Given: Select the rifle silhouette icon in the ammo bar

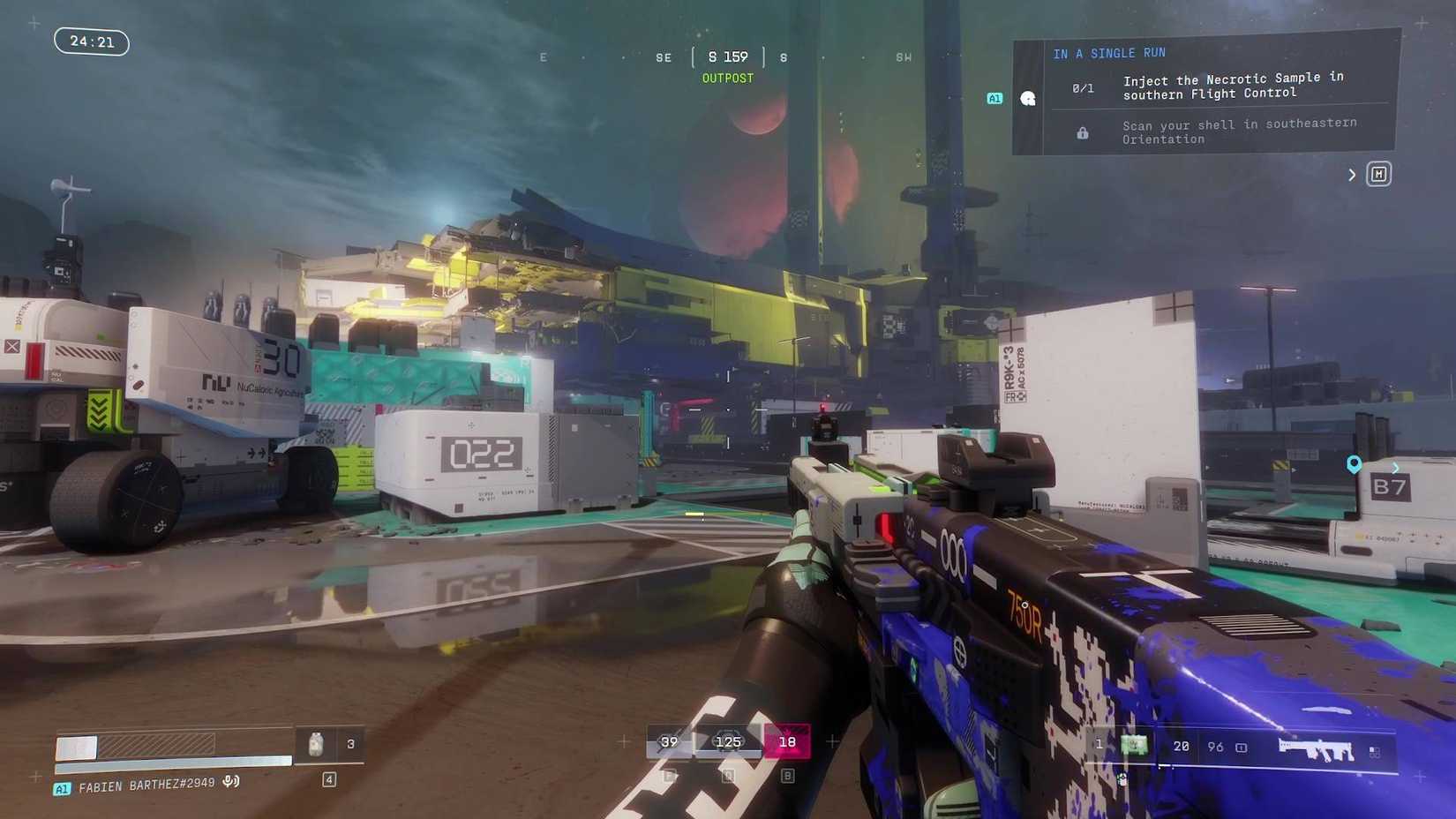Looking at the screenshot, I should coord(1315,747).
